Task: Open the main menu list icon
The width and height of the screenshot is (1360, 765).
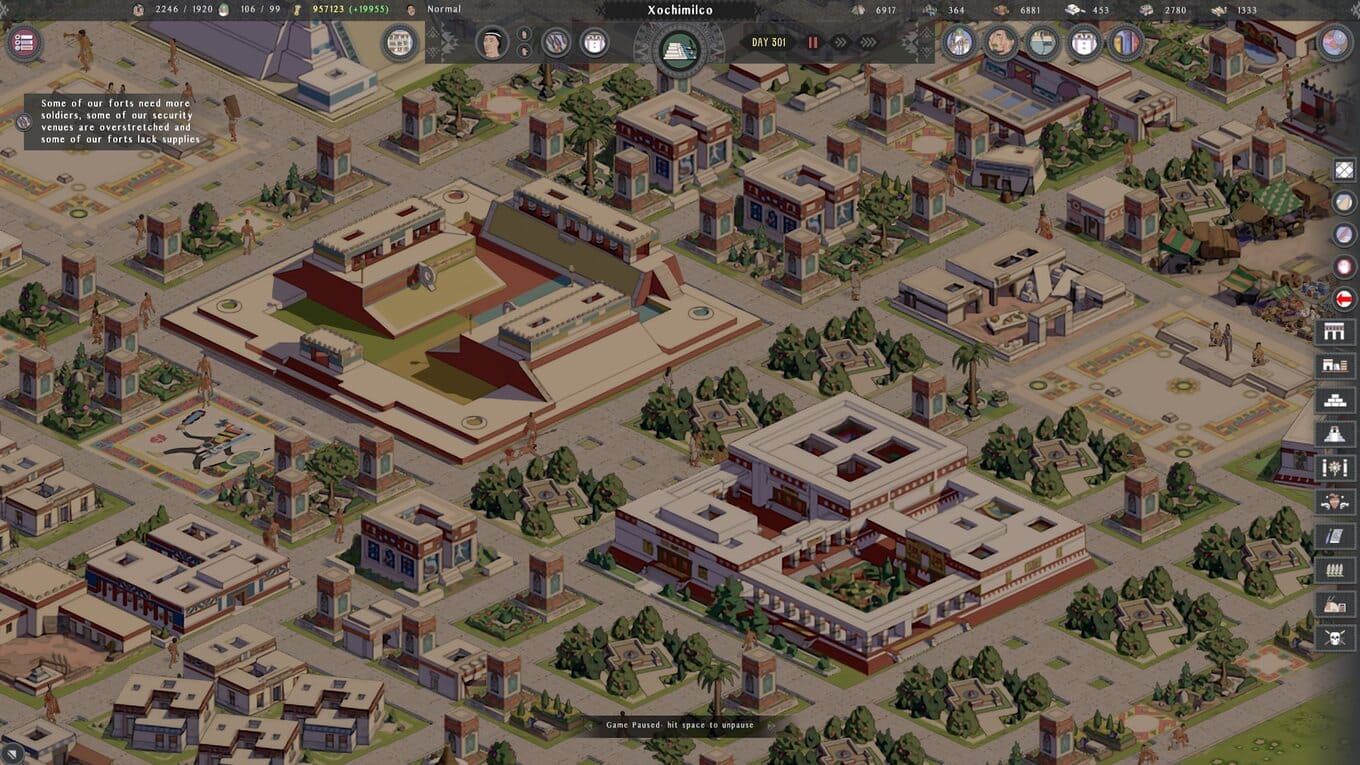Action: pos(23,43)
